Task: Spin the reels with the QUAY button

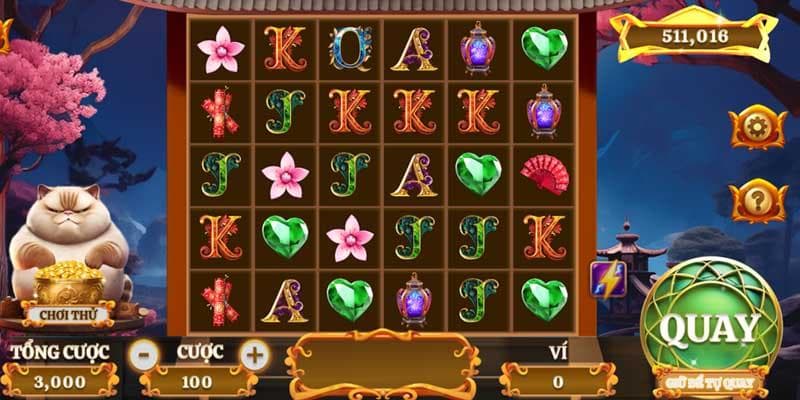Action: point(711,327)
